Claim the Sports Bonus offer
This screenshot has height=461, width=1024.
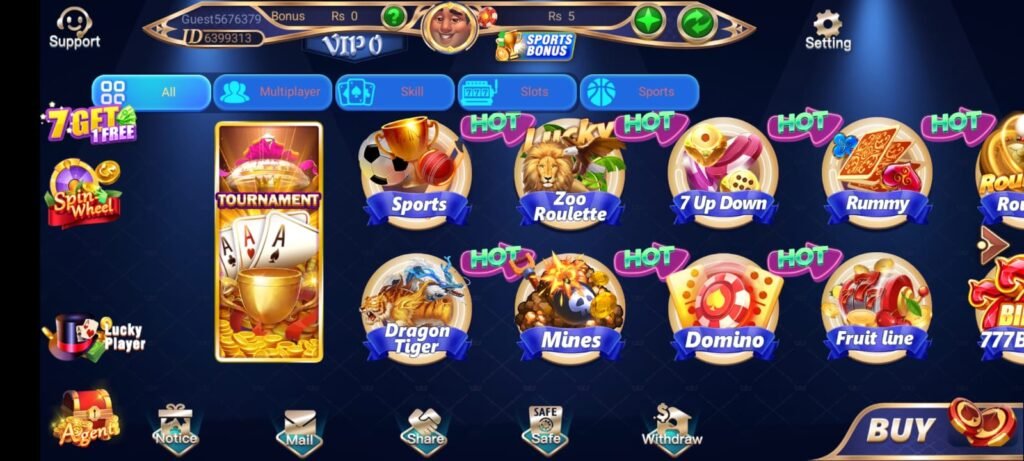pos(535,45)
